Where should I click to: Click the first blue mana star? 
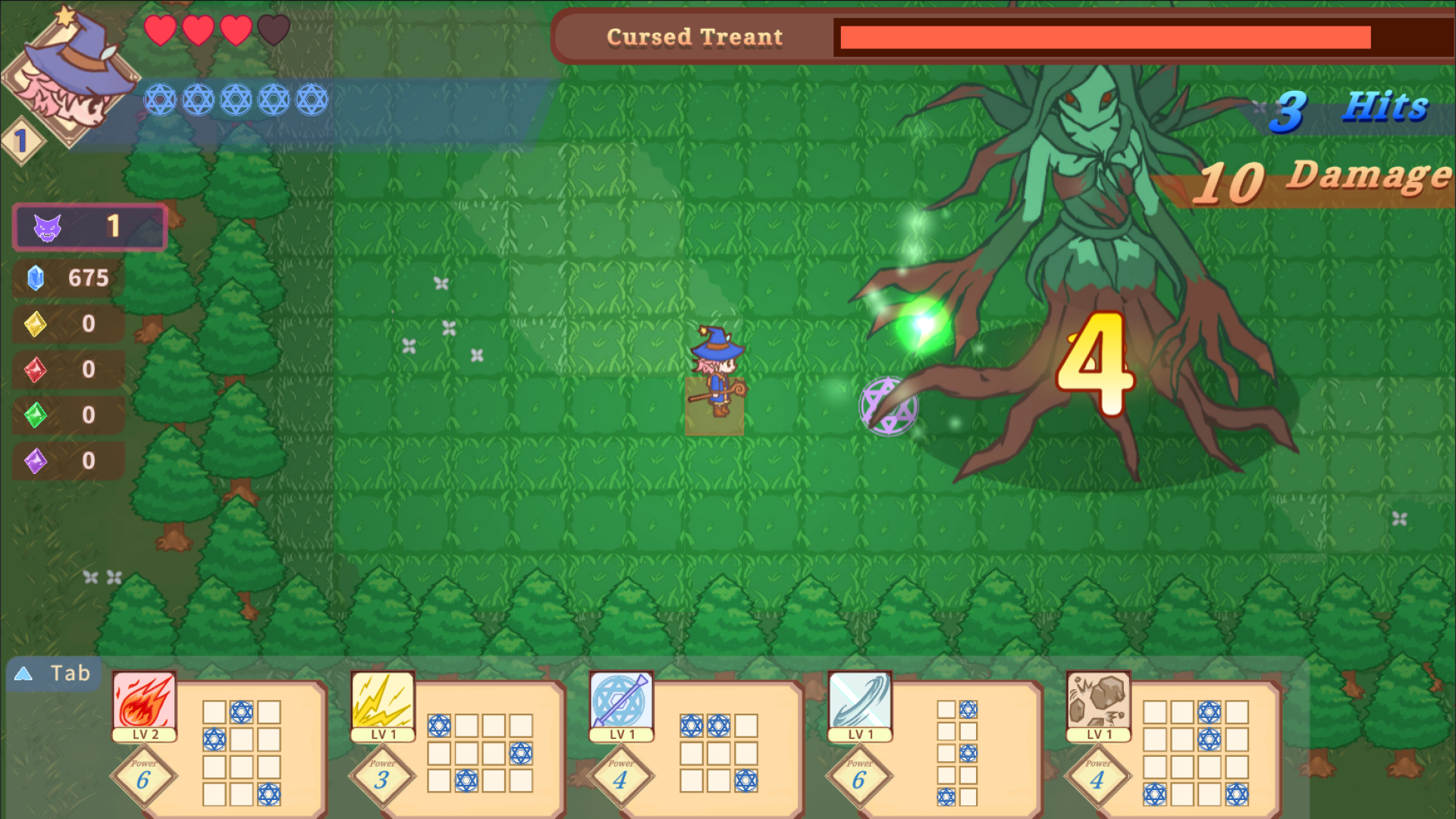tap(159, 99)
